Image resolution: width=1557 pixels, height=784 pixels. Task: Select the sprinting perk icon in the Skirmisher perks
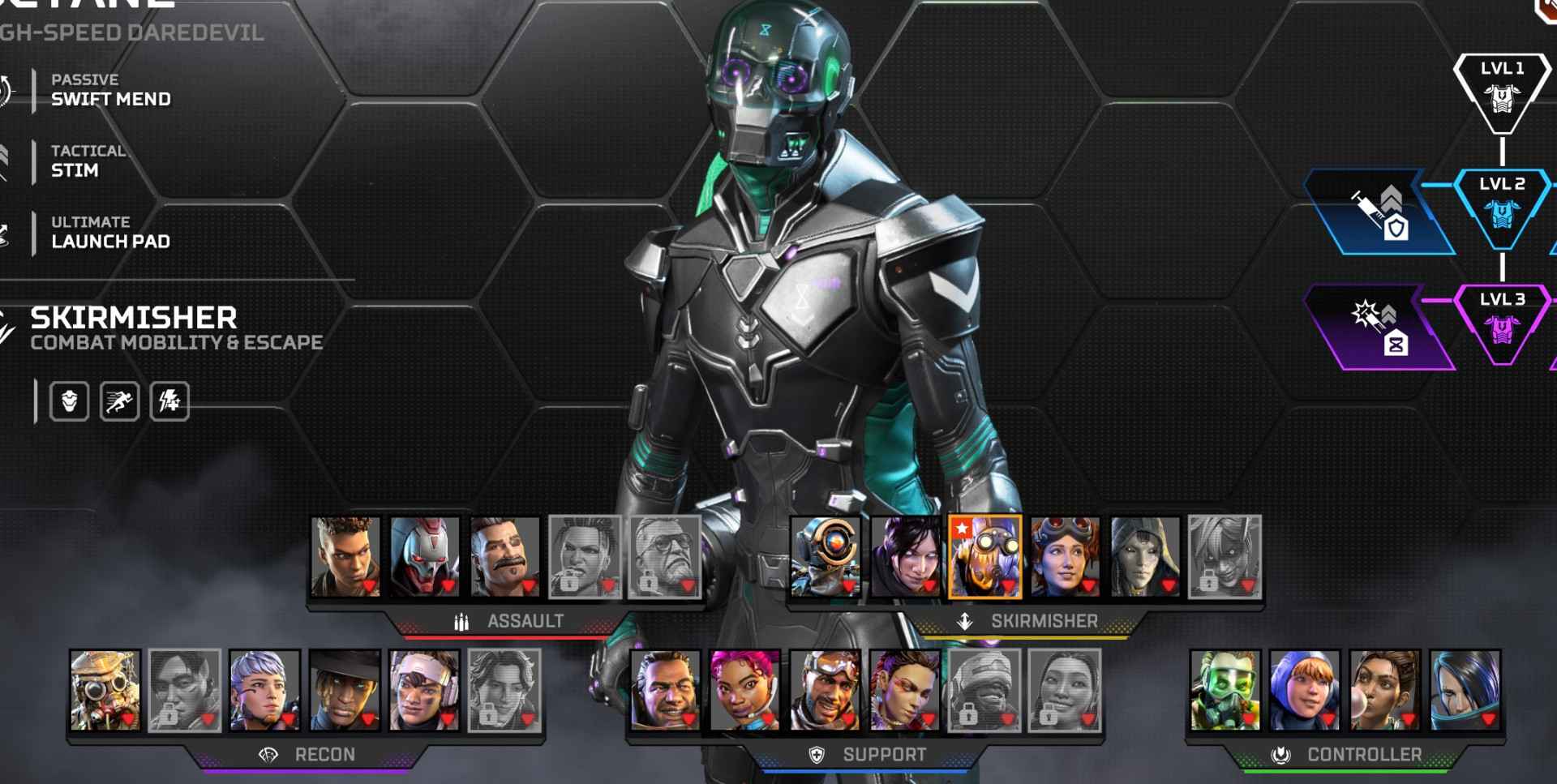point(119,400)
